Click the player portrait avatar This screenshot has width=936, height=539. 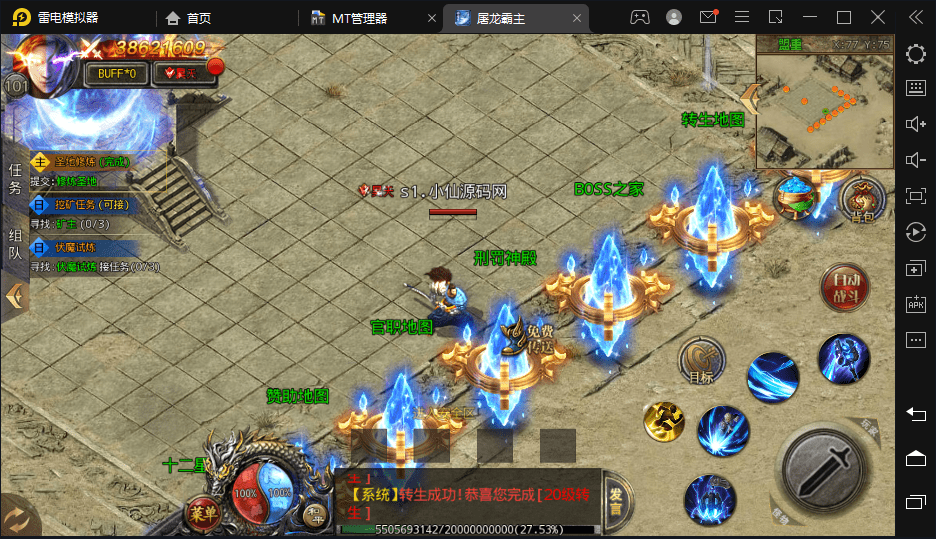44,60
